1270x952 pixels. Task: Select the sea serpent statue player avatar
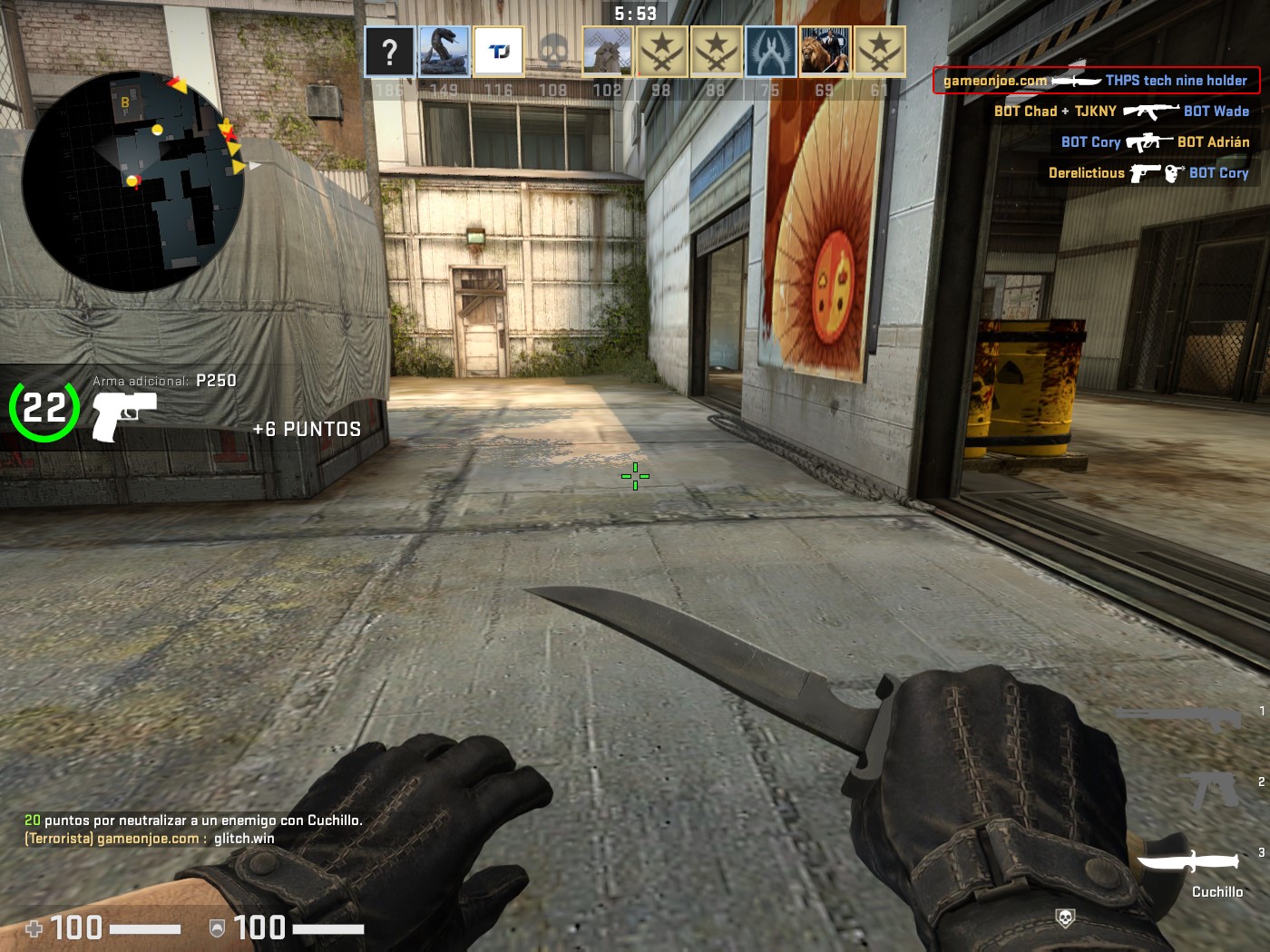pyautogui.click(x=444, y=52)
